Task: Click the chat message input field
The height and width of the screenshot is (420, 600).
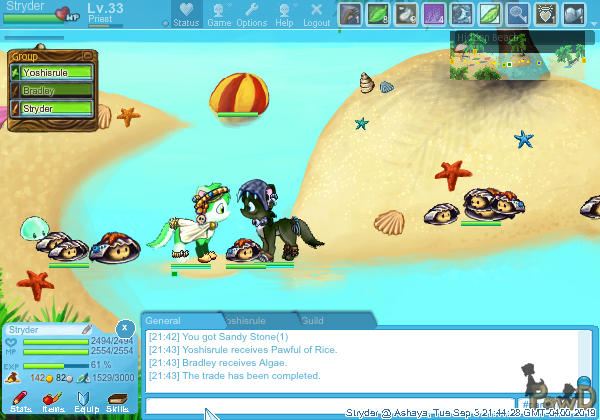Action: tap(330, 406)
